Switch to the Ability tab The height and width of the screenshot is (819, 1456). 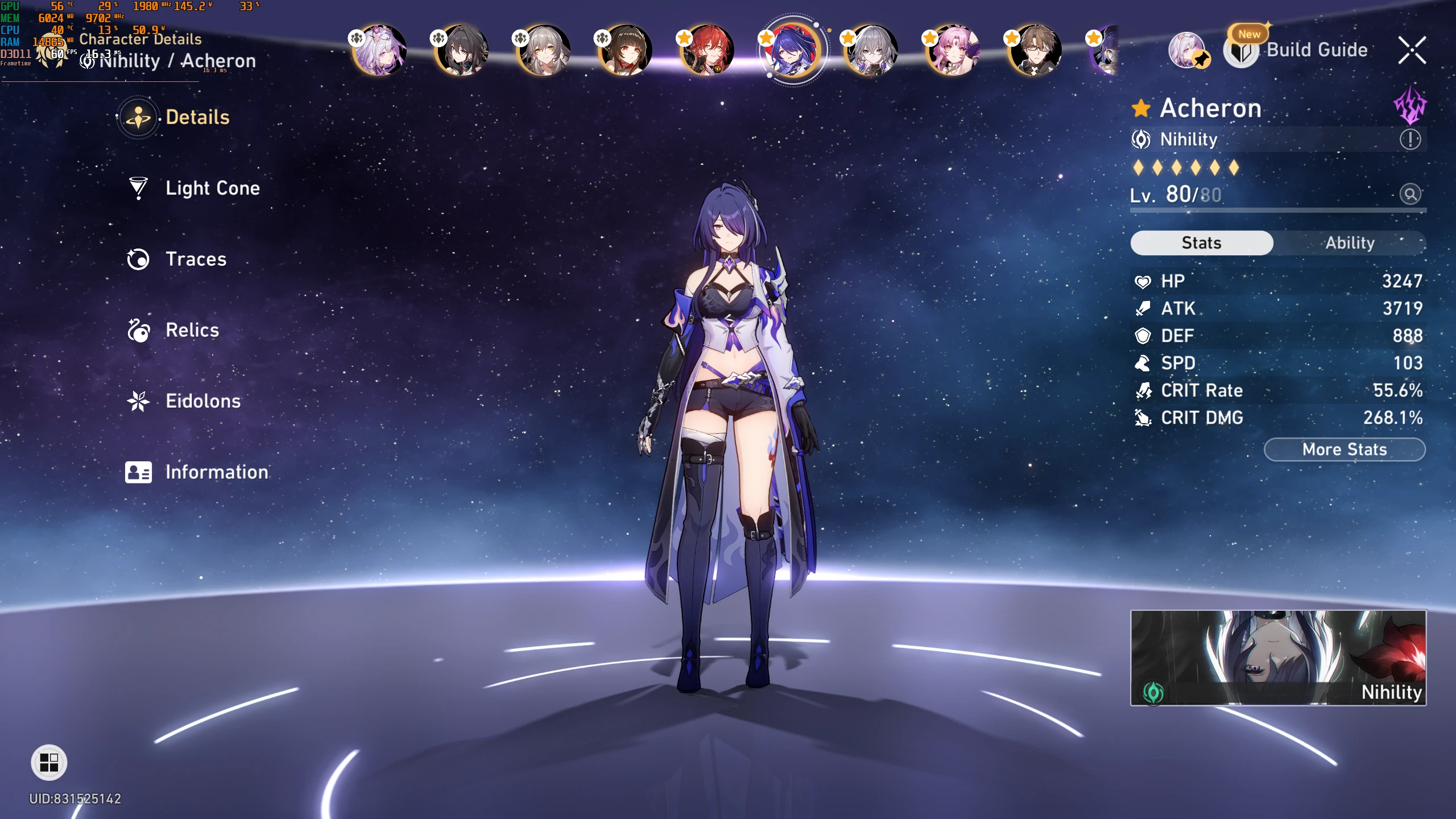coord(1350,243)
